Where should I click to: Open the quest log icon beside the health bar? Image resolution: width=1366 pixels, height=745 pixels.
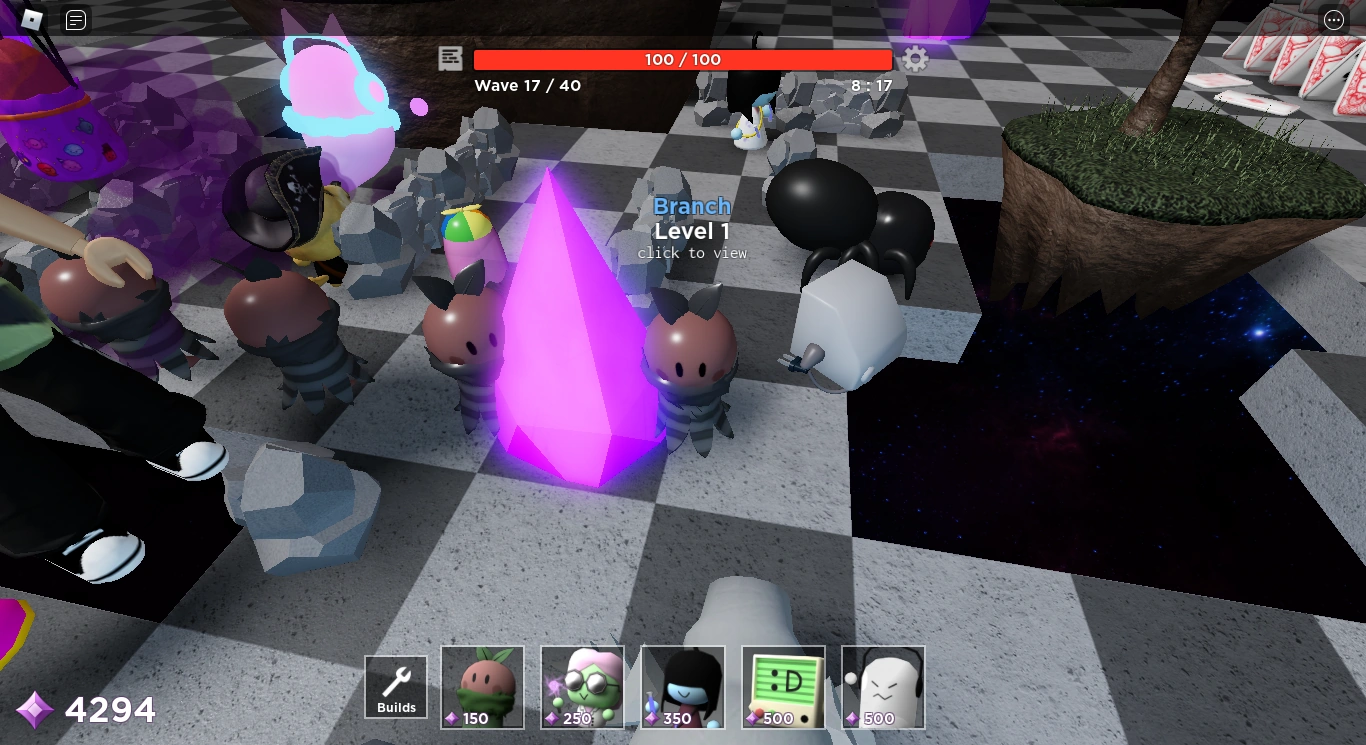click(x=450, y=60)
